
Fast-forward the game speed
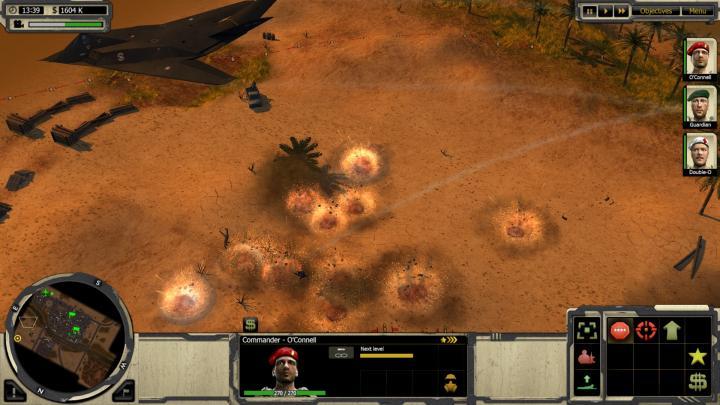622,11
